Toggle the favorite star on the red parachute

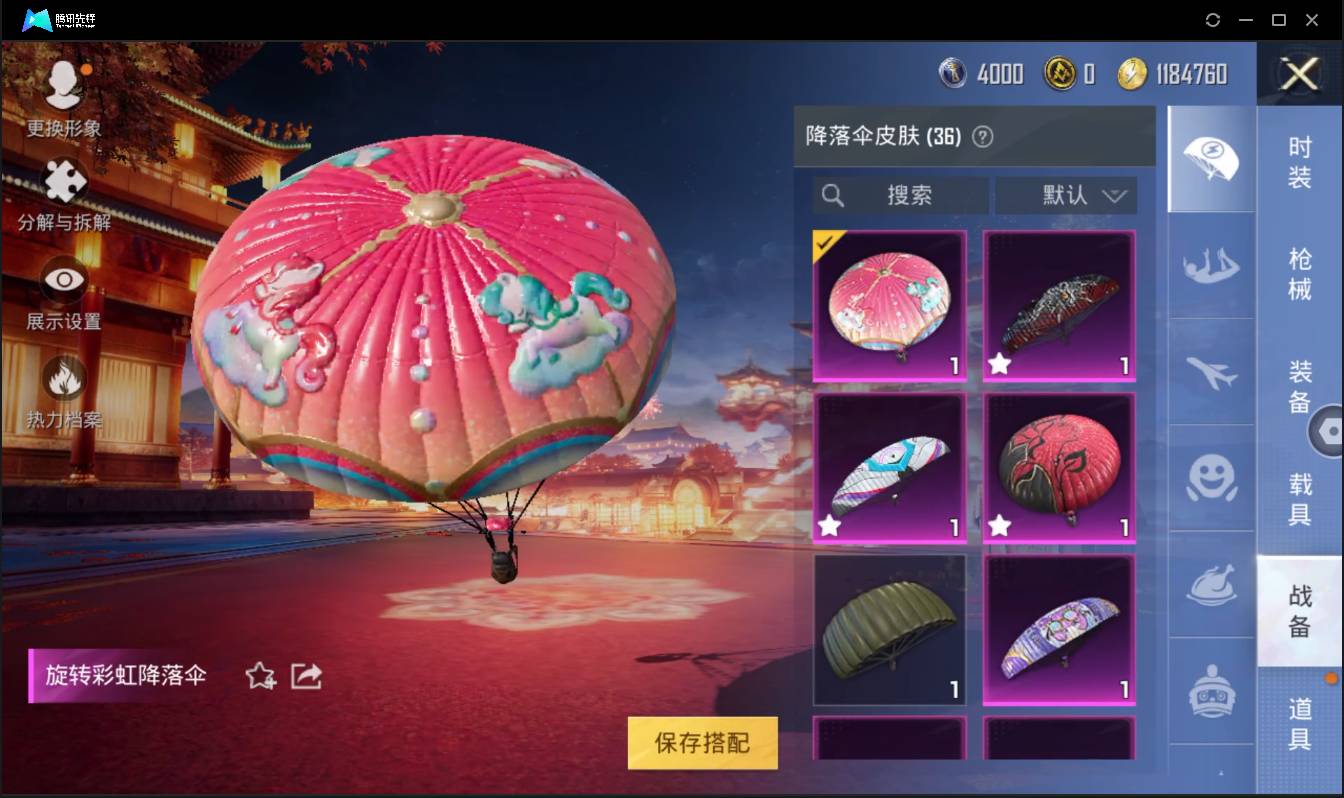[997, 525]
